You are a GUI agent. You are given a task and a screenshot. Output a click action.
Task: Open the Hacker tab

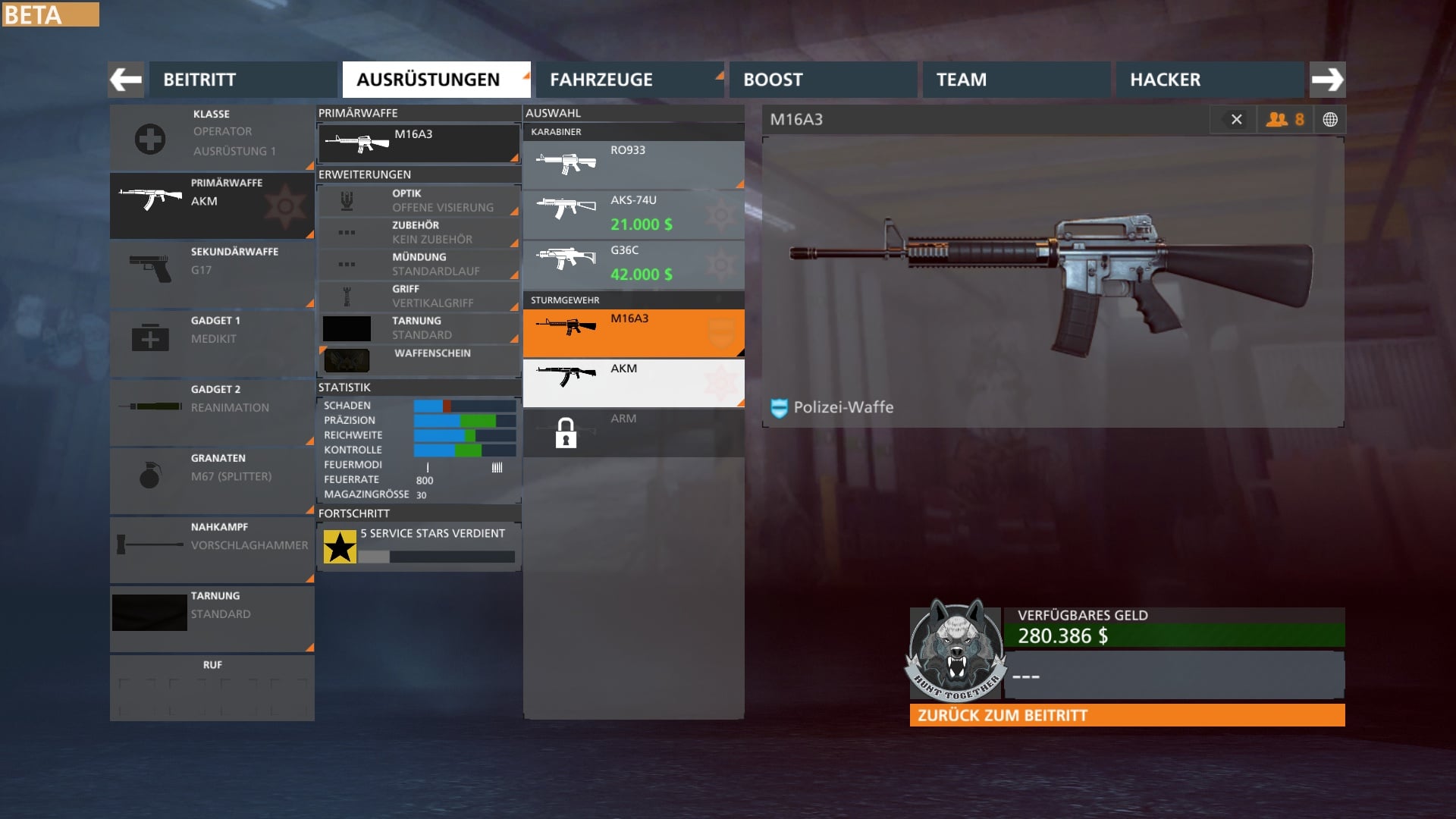1210,80
